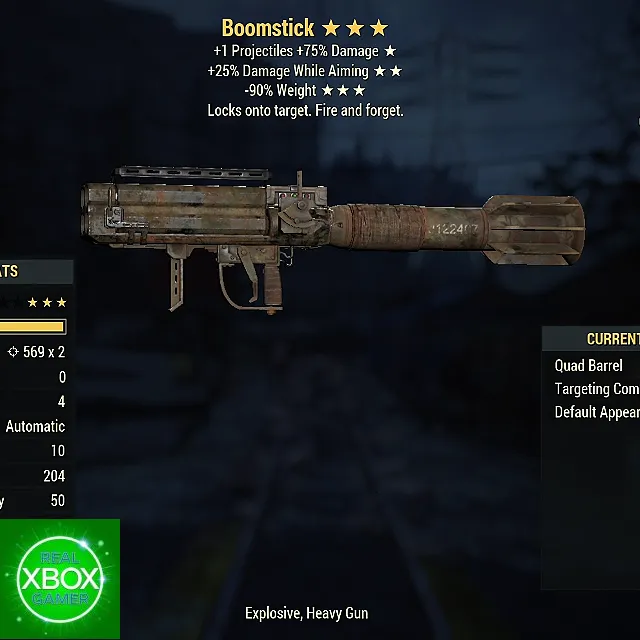Select the Default Appearance mod entry
The image size is (640, 640).
click(596, 412)
